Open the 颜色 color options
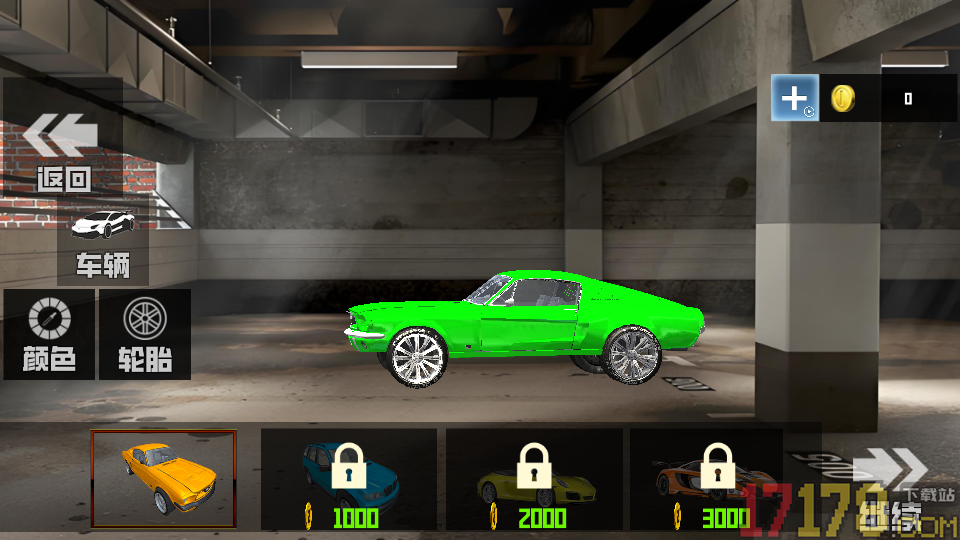Screen dimensions: 960x540 coord(49,334)
